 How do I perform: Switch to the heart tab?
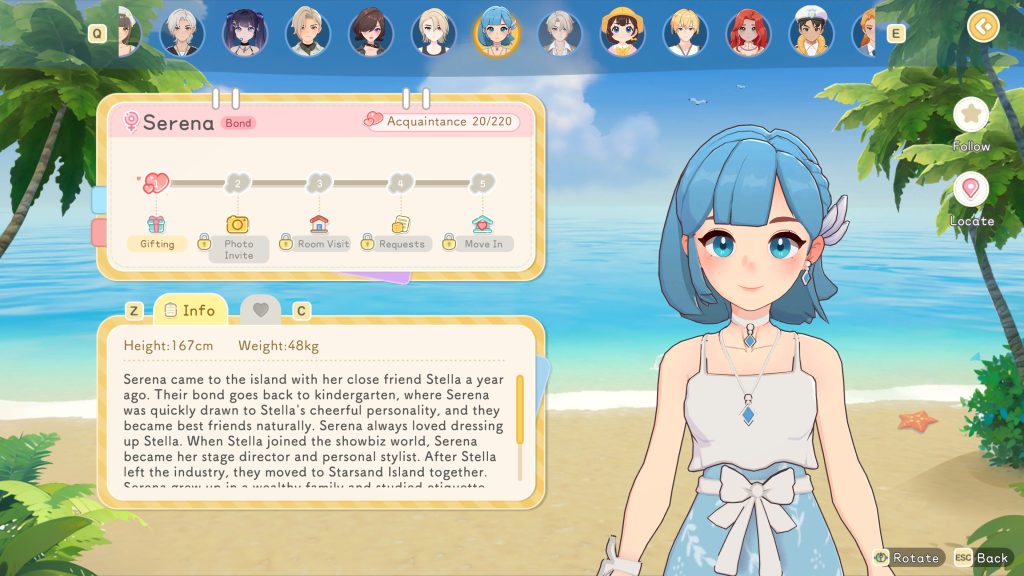tap(261, 310)
